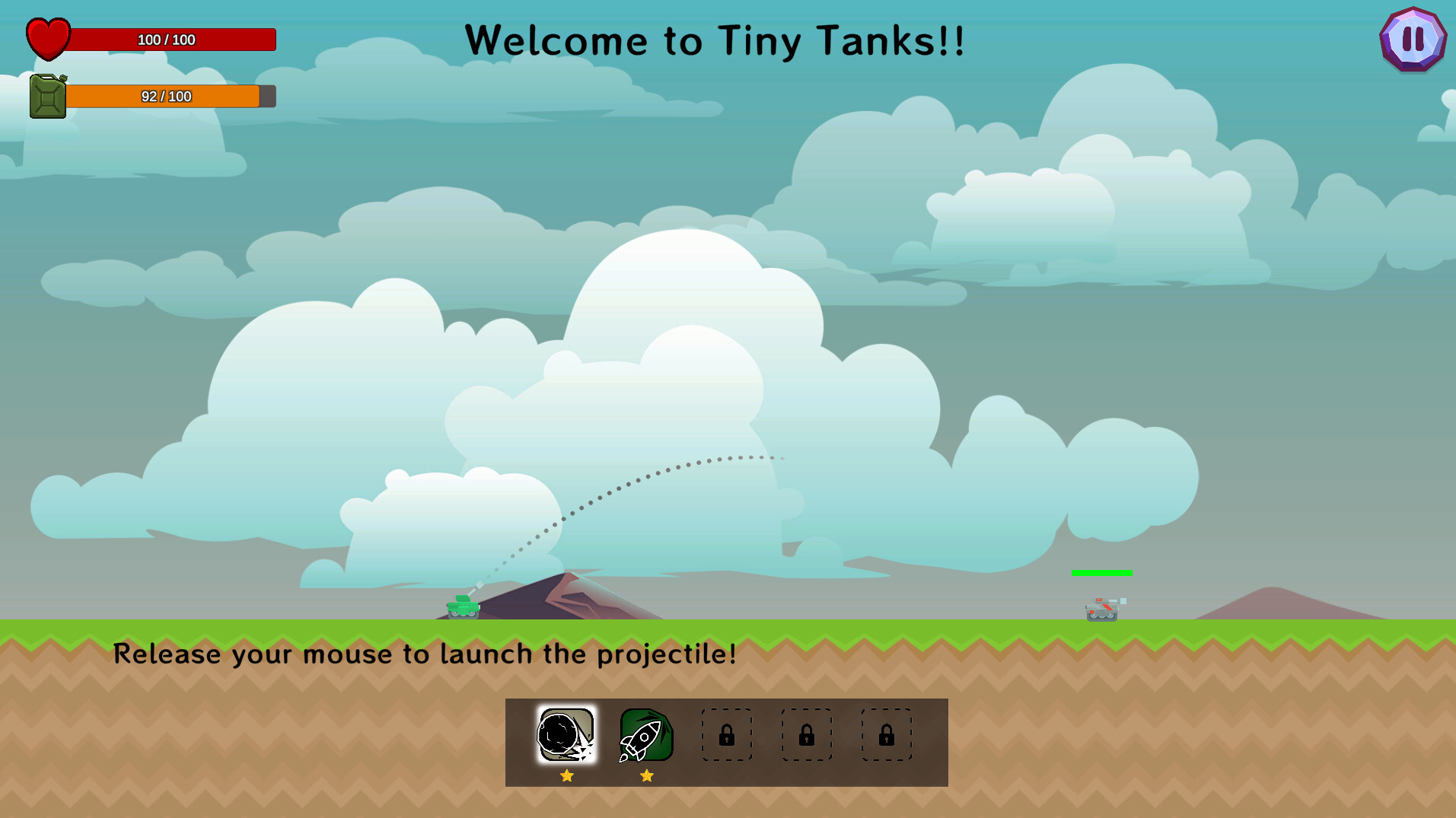Click the green fuel canister icon
Viewport: 1456px width, 818px height.
coord(47,96)
